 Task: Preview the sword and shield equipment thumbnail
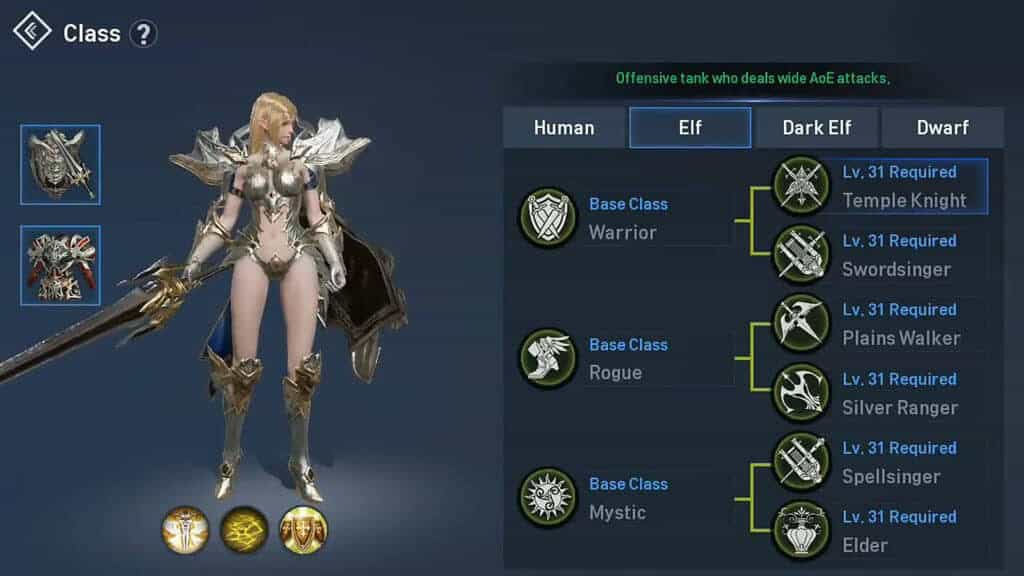pos(60,165)
